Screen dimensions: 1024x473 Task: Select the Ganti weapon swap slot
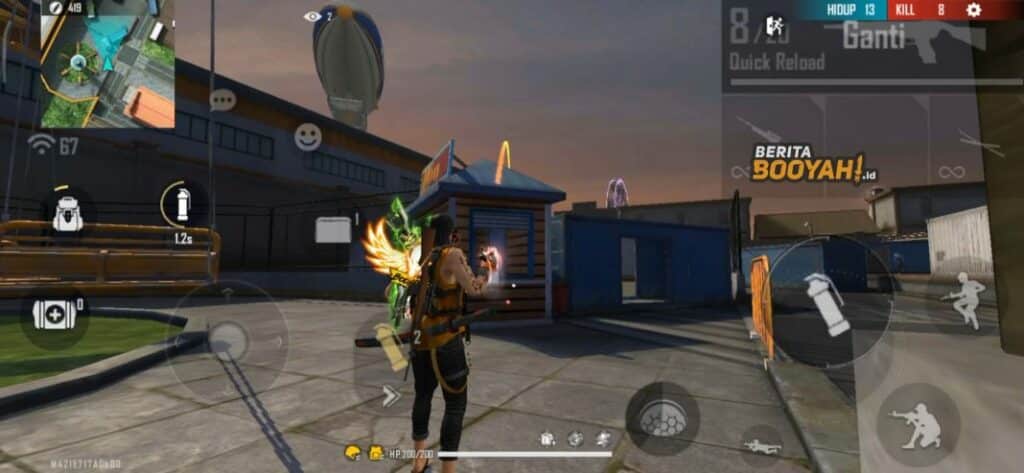coord(873,37)
